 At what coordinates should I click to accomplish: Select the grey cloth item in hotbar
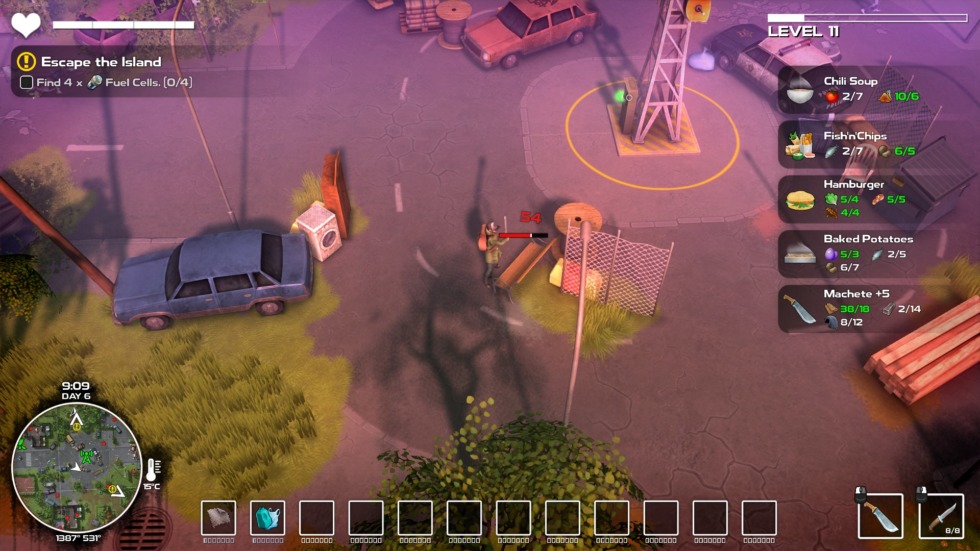(219, 518)
